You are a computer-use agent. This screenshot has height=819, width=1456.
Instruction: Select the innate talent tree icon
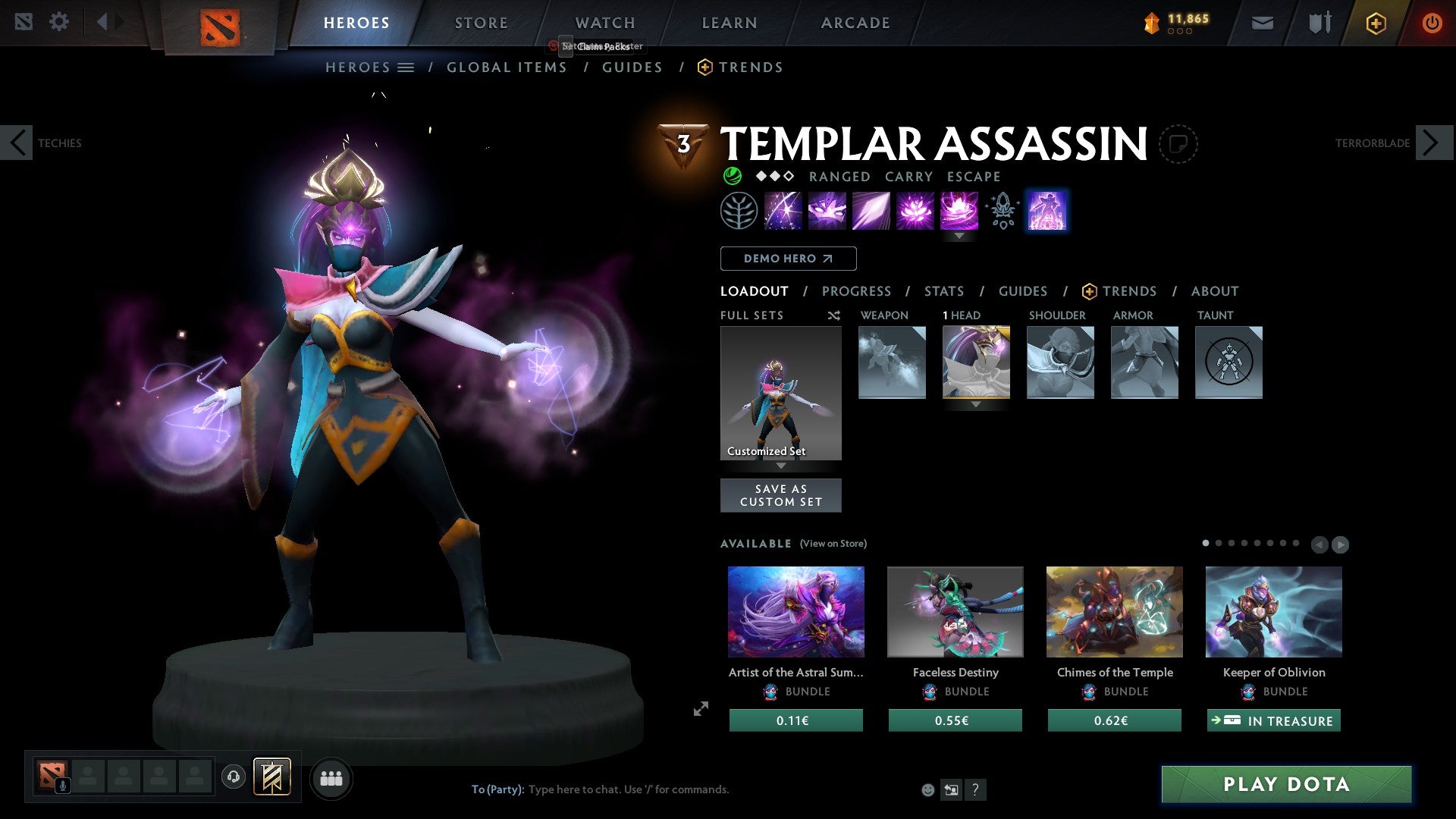coord(738,210)
